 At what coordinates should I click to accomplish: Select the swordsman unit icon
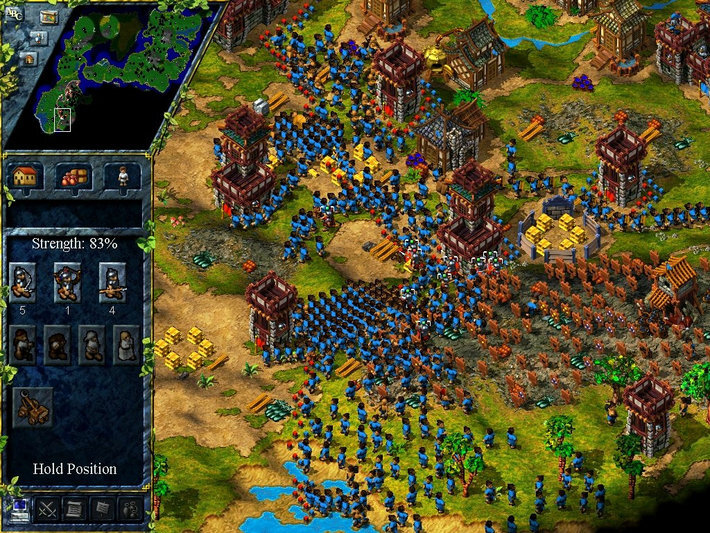[23, 281]
